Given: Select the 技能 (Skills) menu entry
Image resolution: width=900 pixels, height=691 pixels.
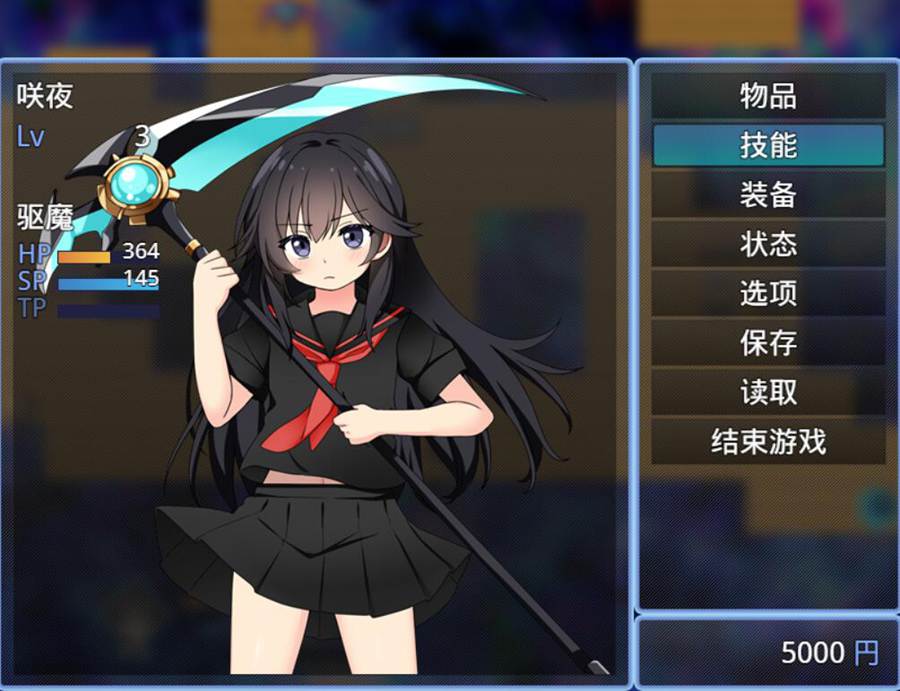Looking at the screenshot, I should 768,145.
